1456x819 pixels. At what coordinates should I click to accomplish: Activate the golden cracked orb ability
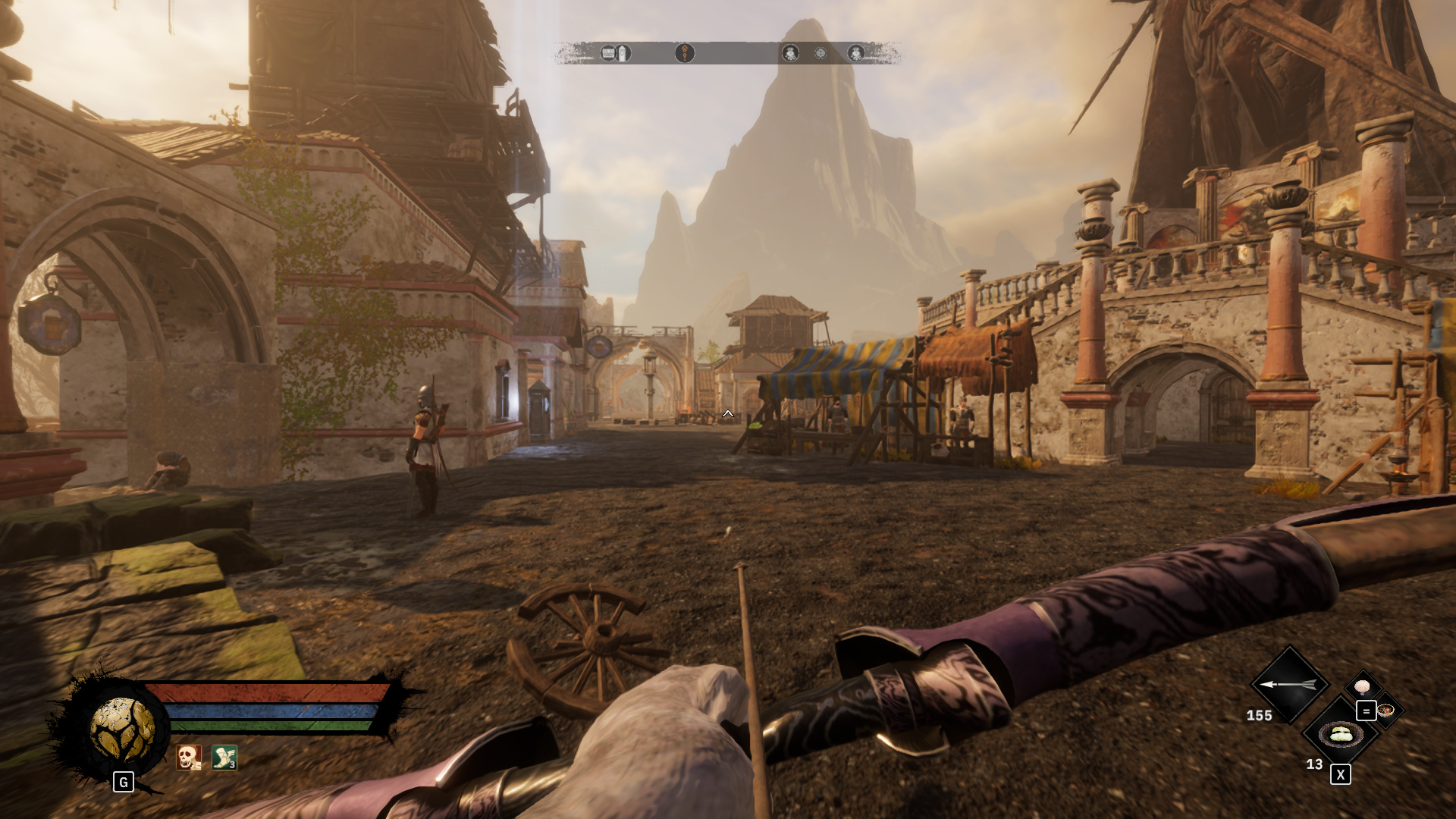(122, 730)
